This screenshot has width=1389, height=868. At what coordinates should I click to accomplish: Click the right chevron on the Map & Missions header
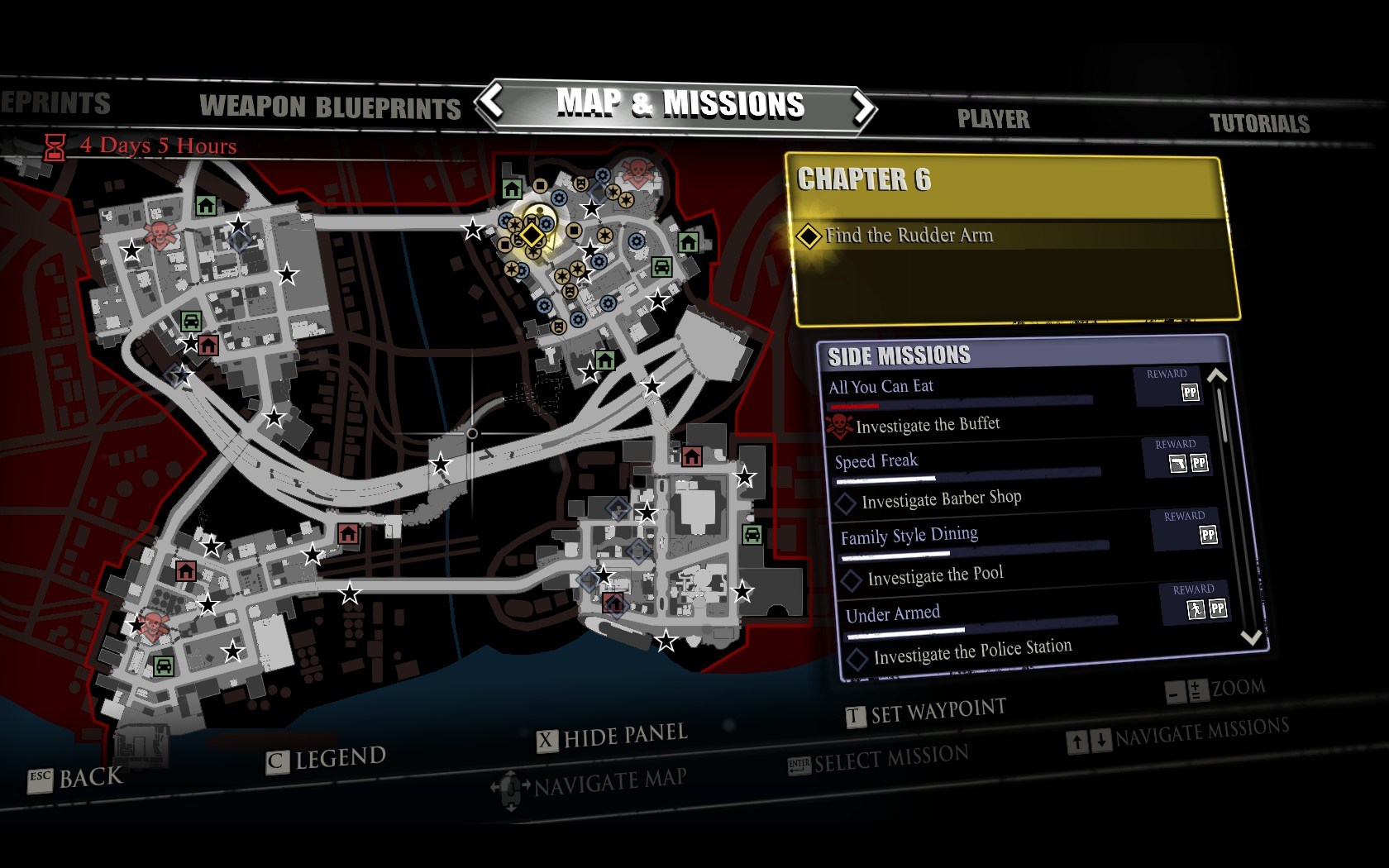(862, 108)
